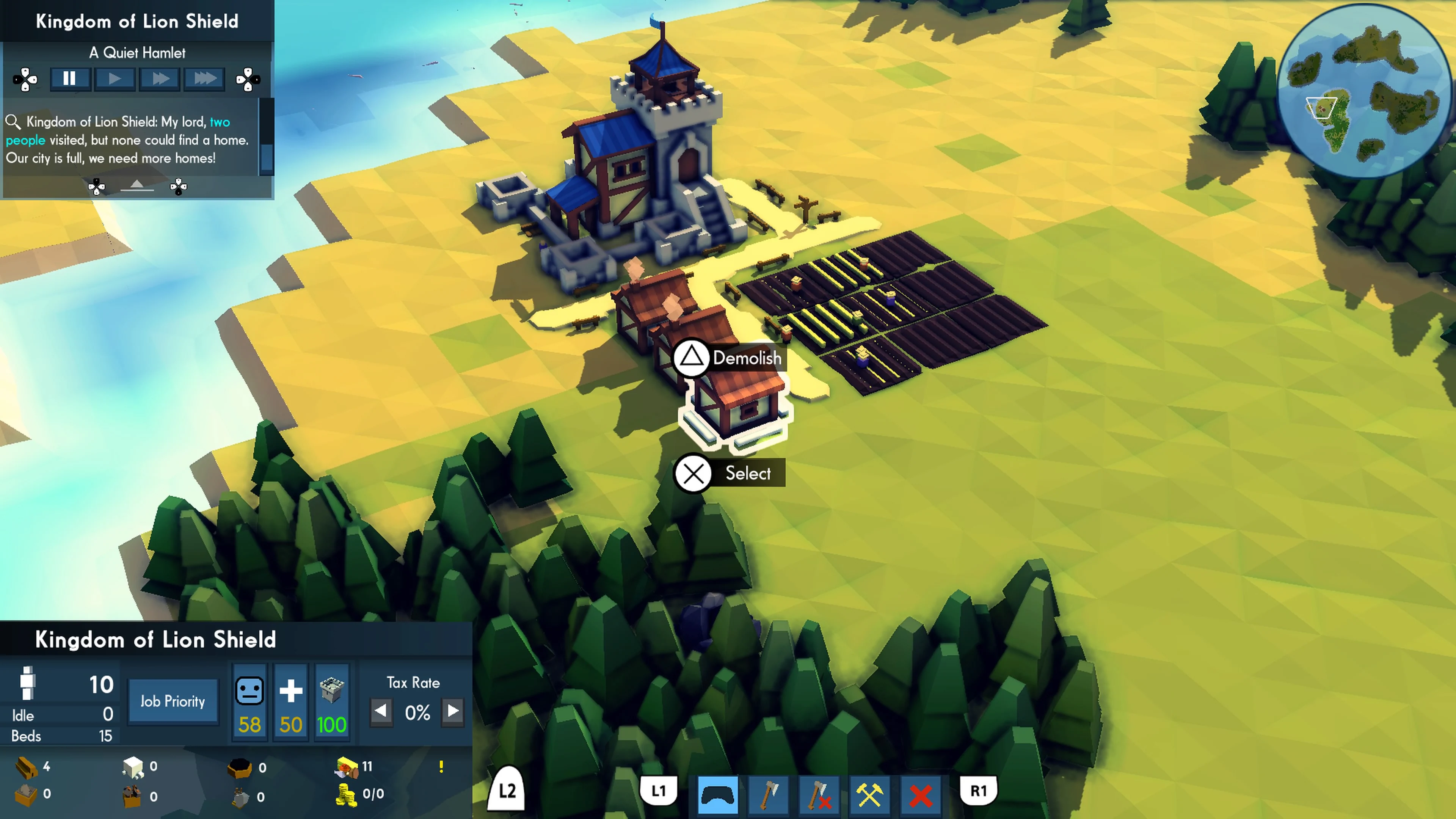Click the yellow warning exclamation icon
Screen dimensions: 1456x819
[x=441, y=767]
